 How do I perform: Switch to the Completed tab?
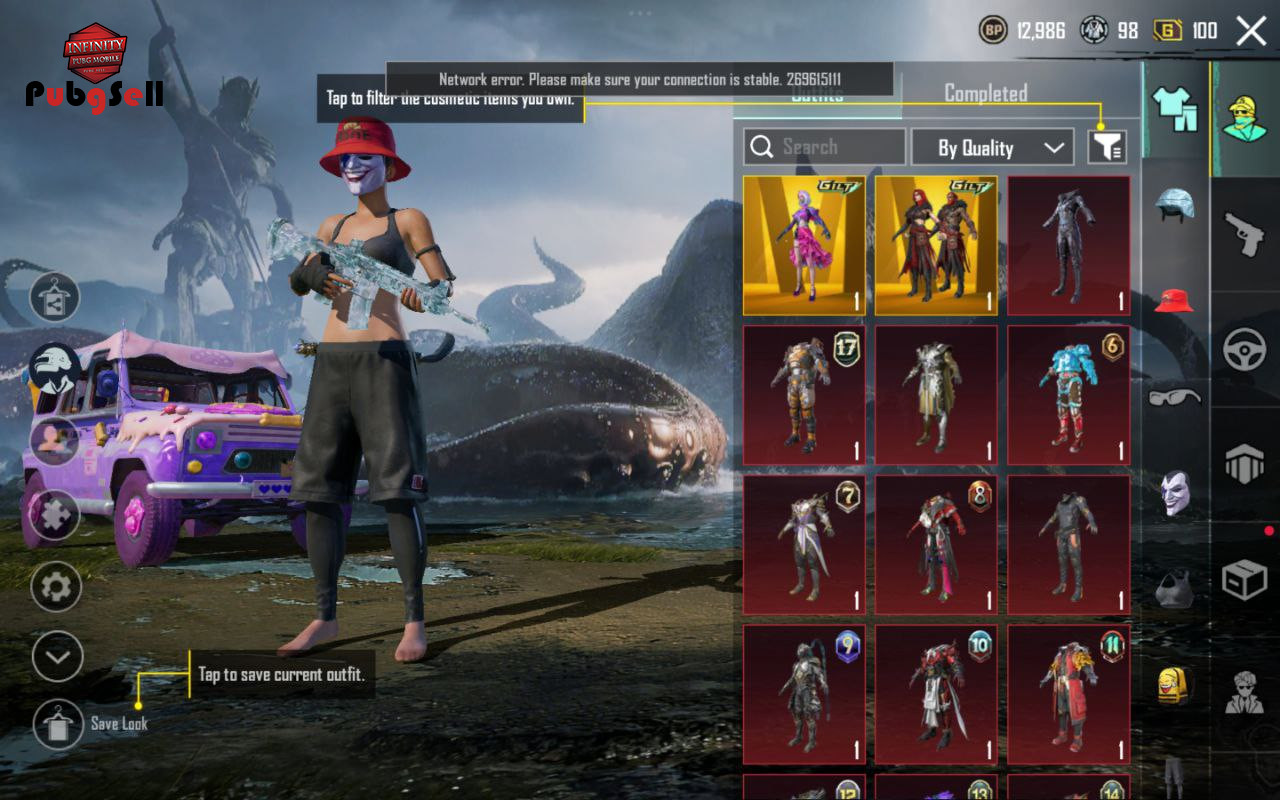point(985,94)
